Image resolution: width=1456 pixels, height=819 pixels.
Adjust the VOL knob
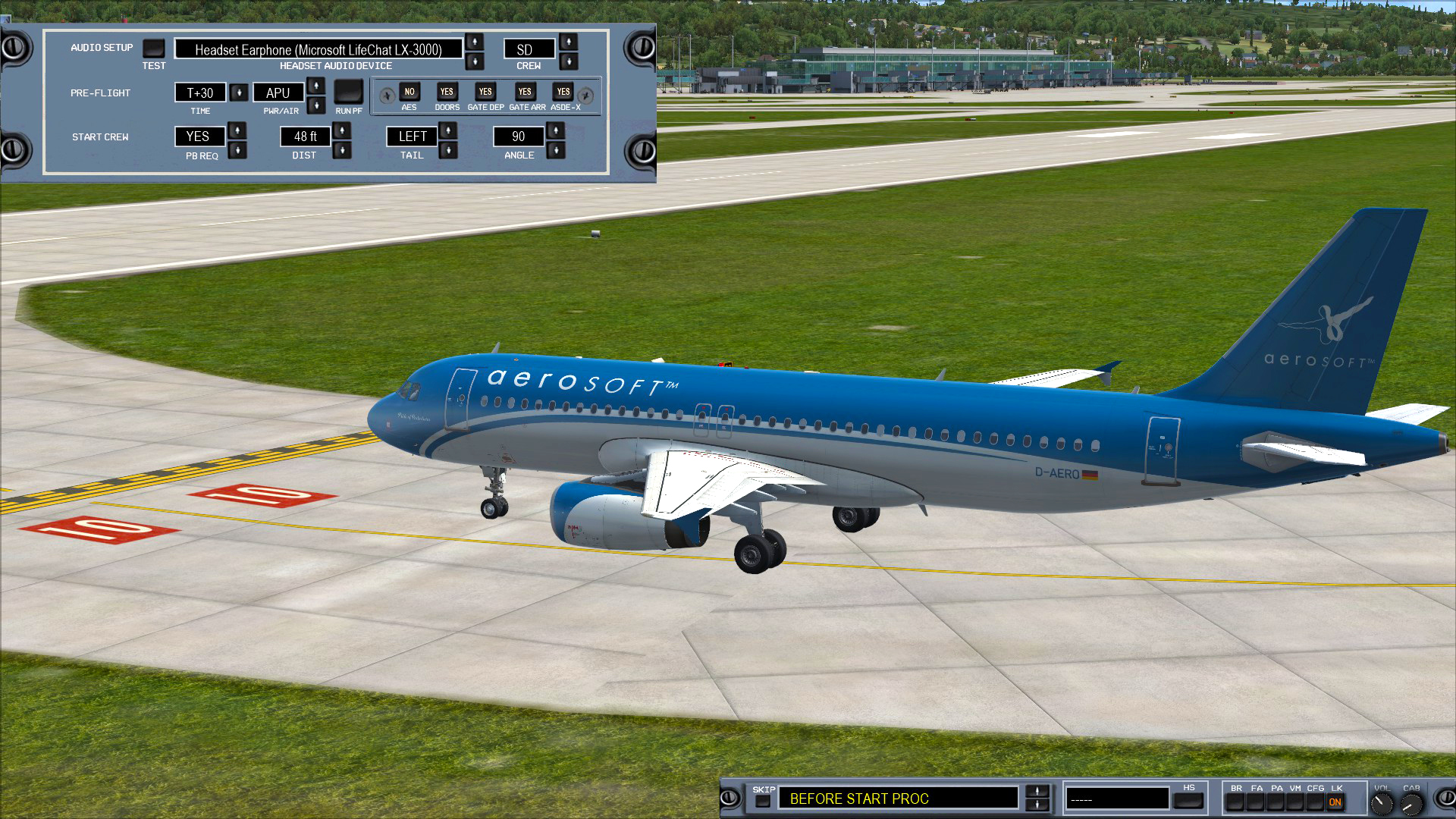tap(1382, 802)
